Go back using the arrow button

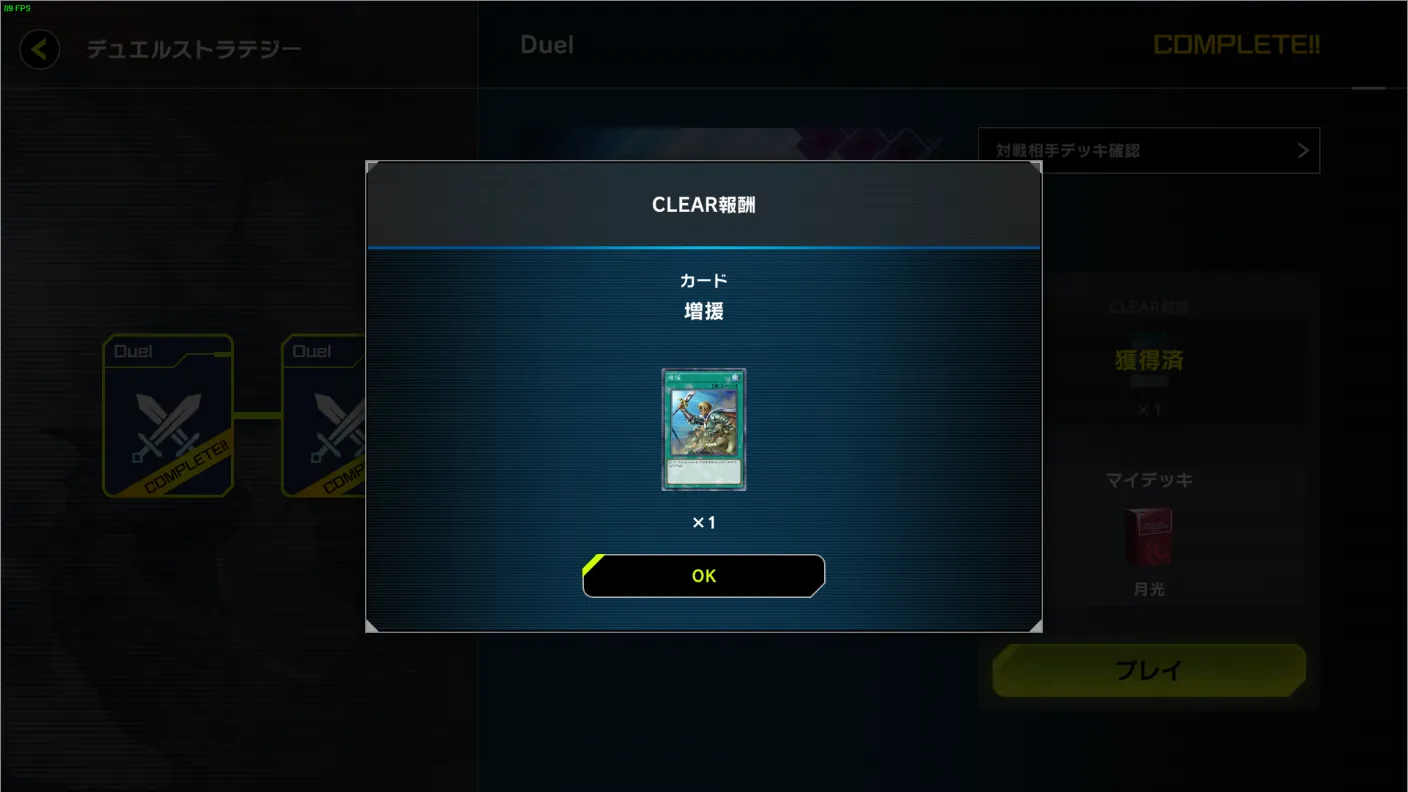[40, 49]
